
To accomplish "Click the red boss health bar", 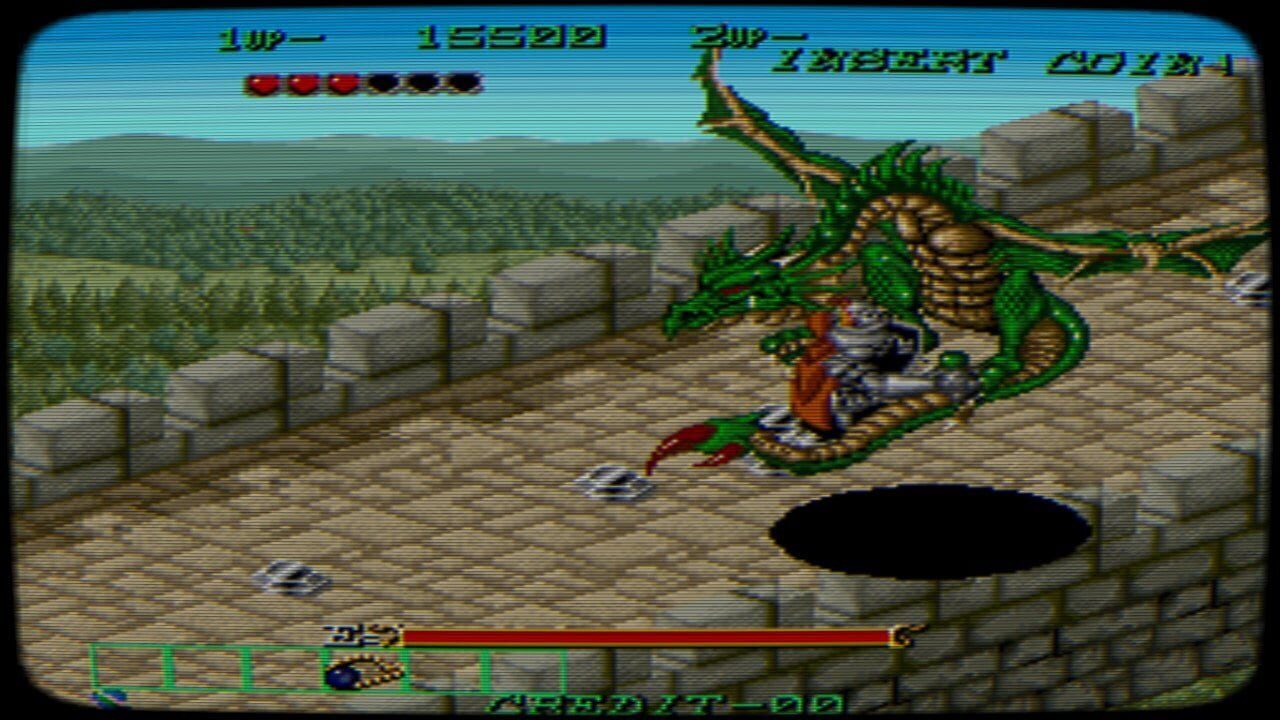I will 640,634.
